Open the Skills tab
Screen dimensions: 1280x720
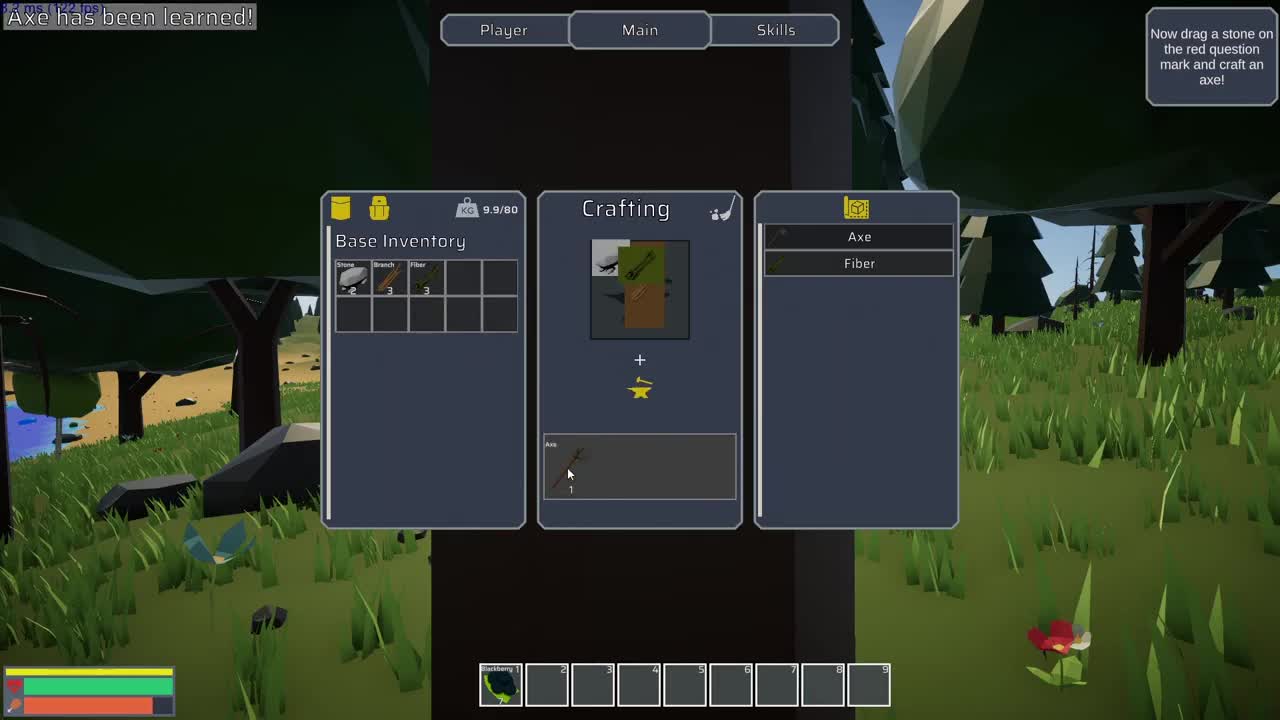pyautogui.click(x=776, y=30)
